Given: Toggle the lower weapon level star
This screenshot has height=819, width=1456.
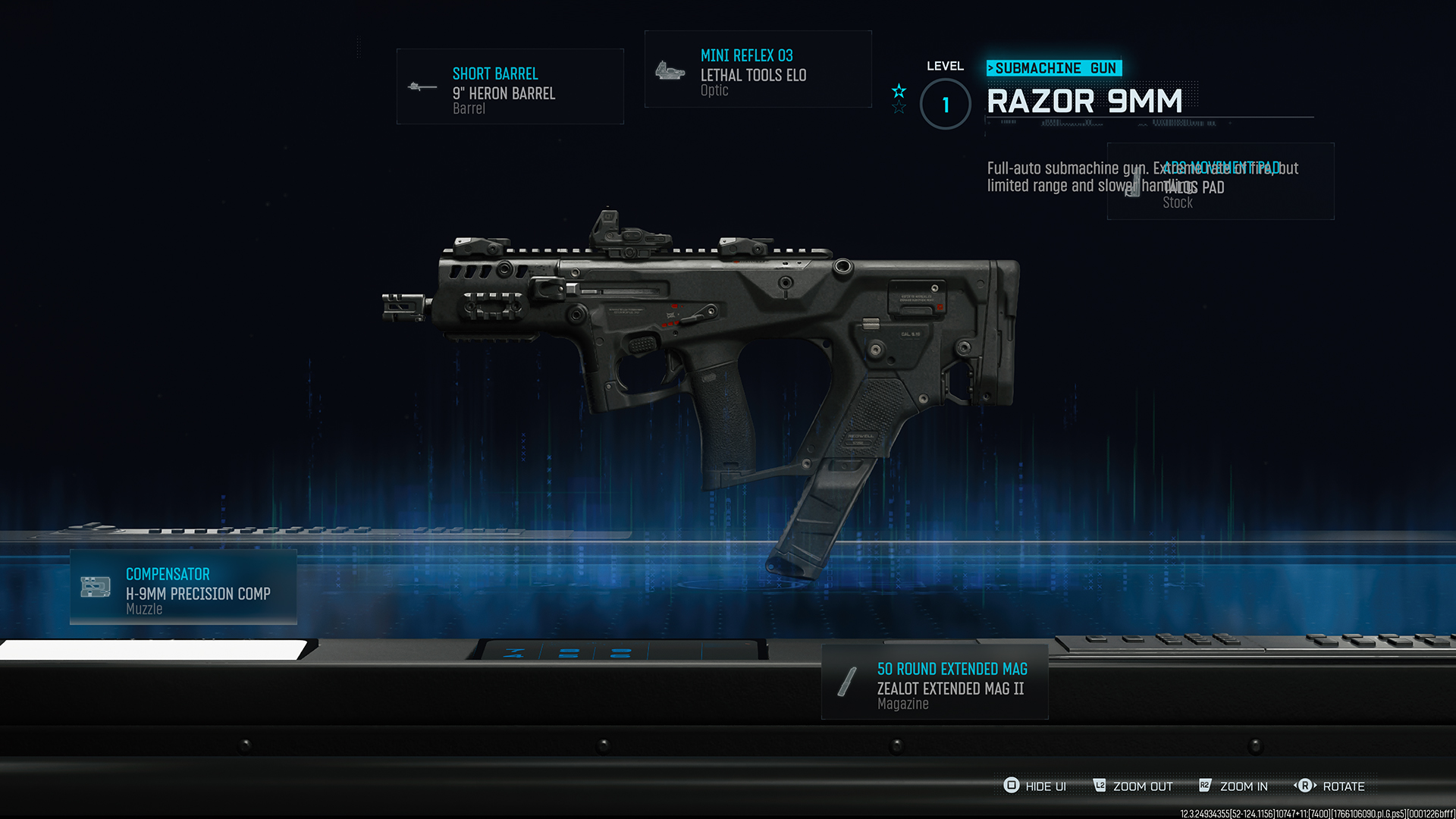Looking at the screenshot, I should (899, 108).
